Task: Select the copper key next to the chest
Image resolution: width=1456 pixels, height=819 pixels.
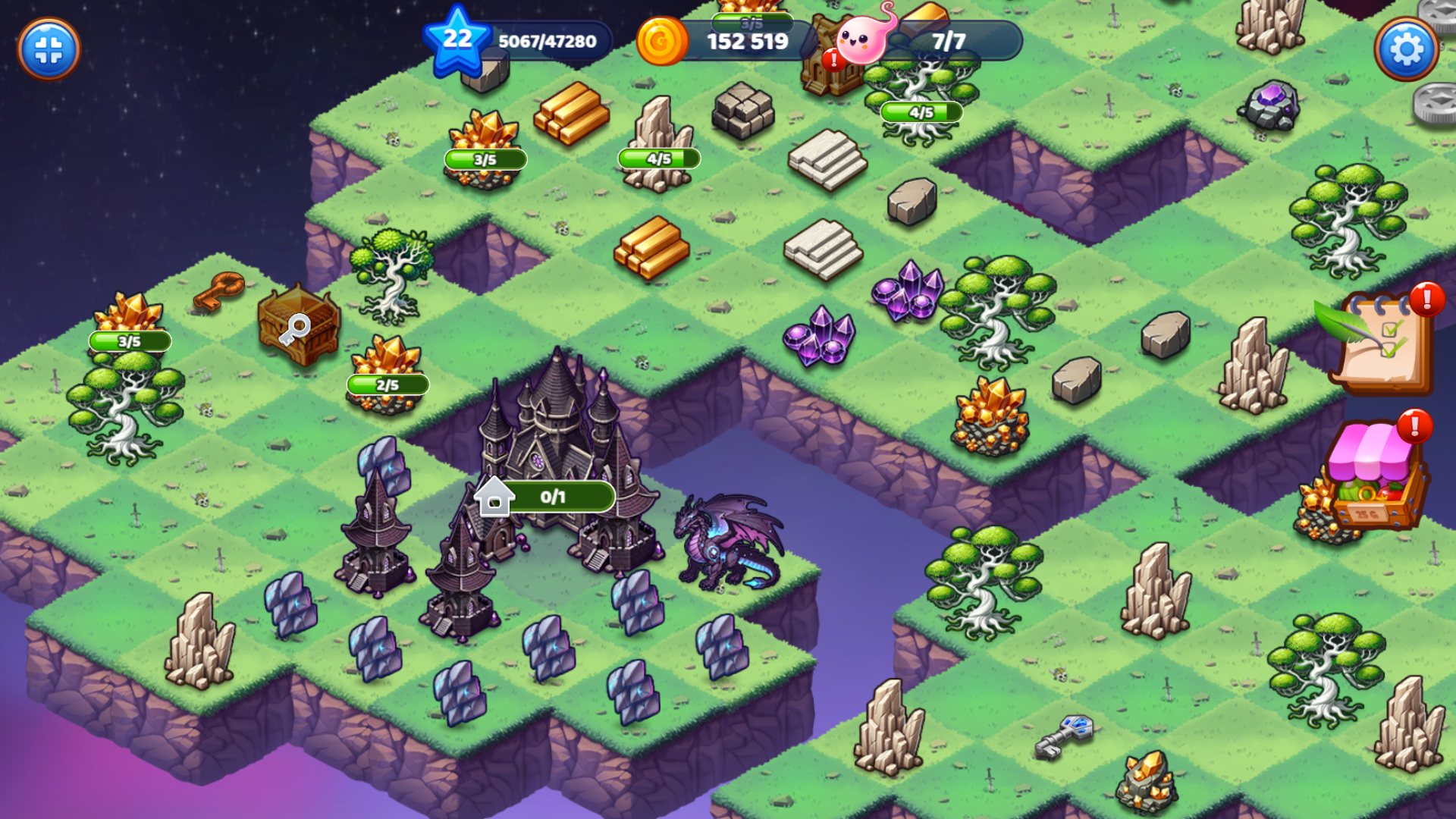Action: pyautogui.click(x=219, y=292)
